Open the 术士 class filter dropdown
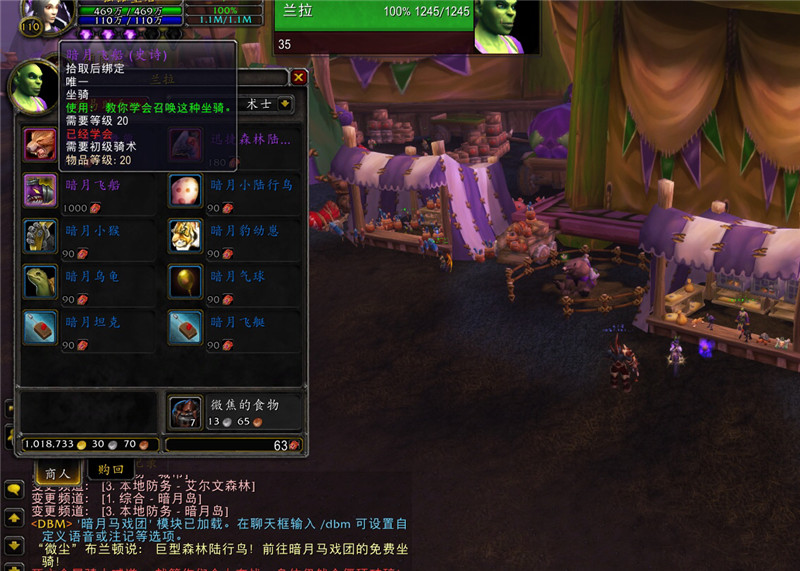 point(285,104)
